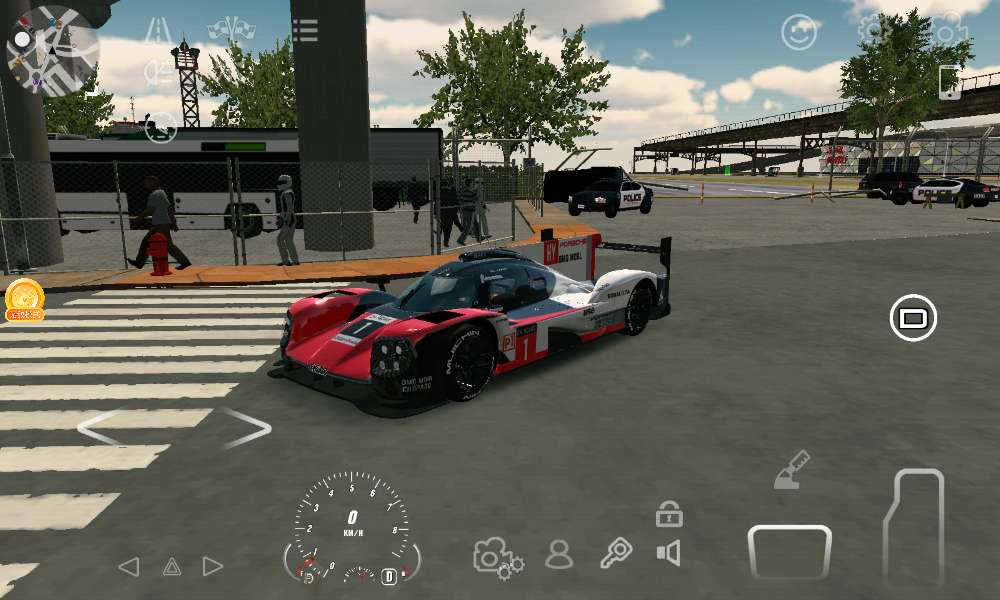Claim the gold coin reward badge

pyautogui.click(x=24, y=299)
